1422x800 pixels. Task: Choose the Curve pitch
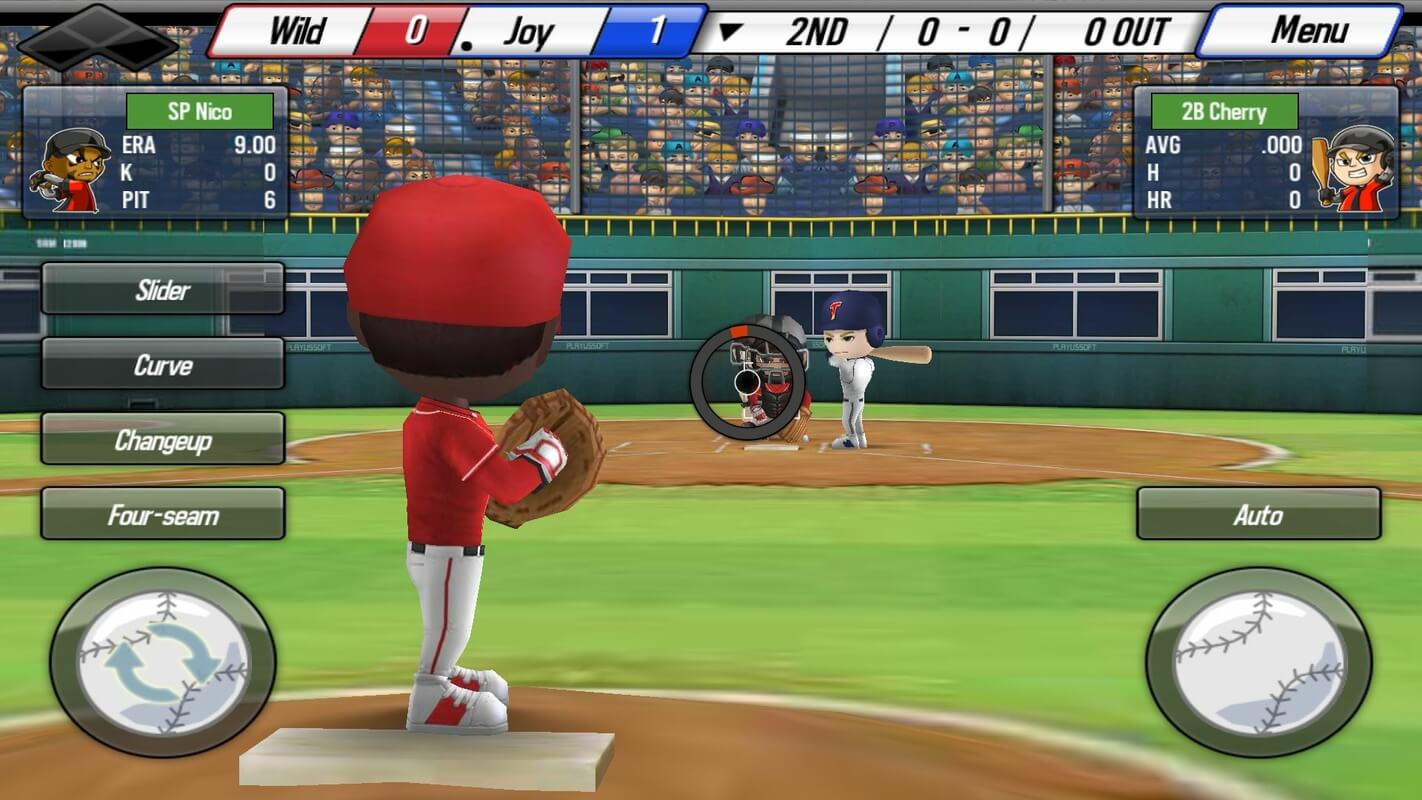coord(162,366)
